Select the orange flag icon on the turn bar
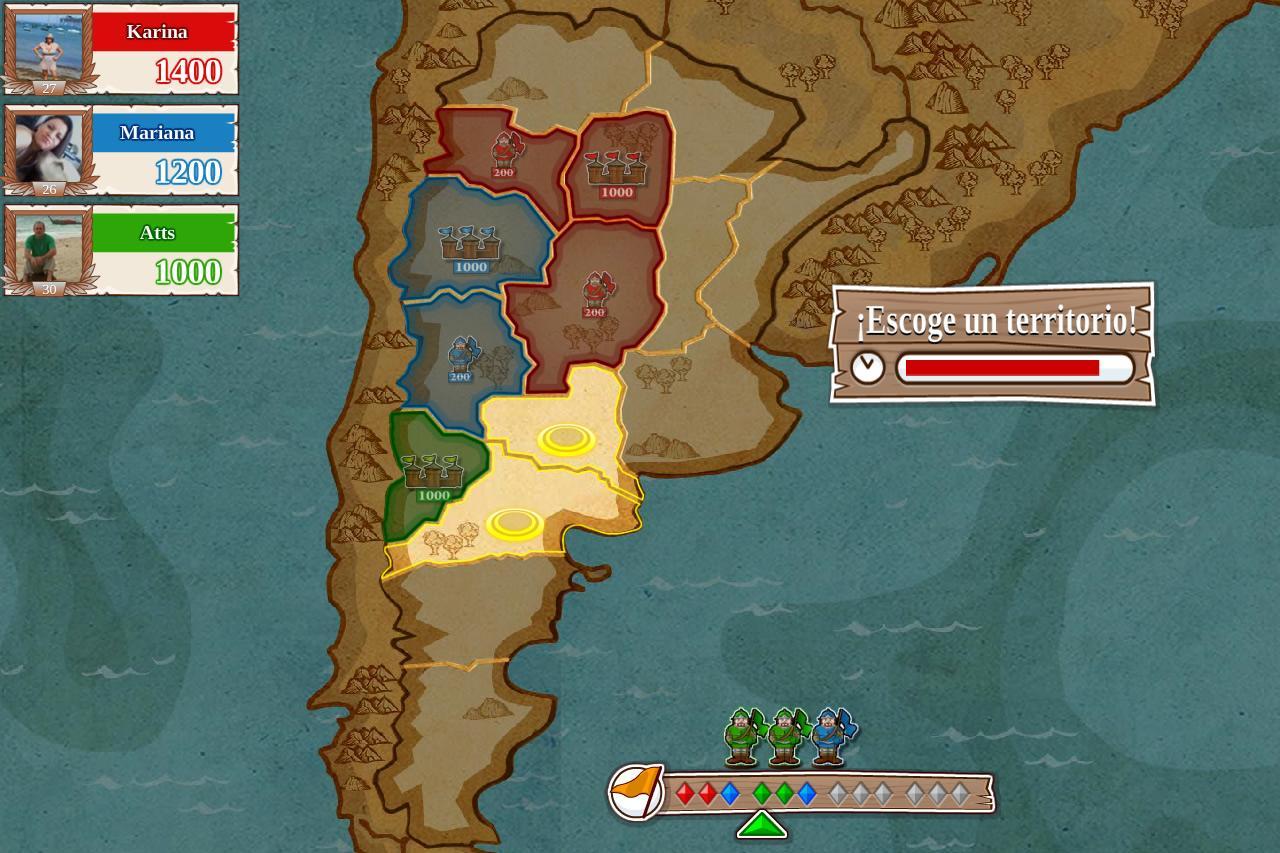Image resolution: width=1280 pixels, height=853 pixels. point(637,791)
